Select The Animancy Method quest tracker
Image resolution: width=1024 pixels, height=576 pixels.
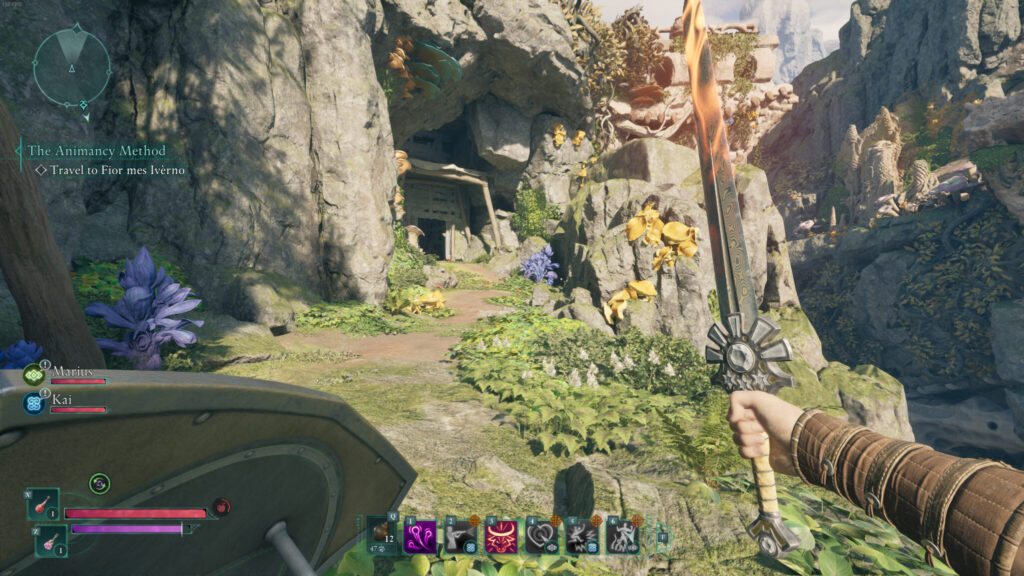97,151
